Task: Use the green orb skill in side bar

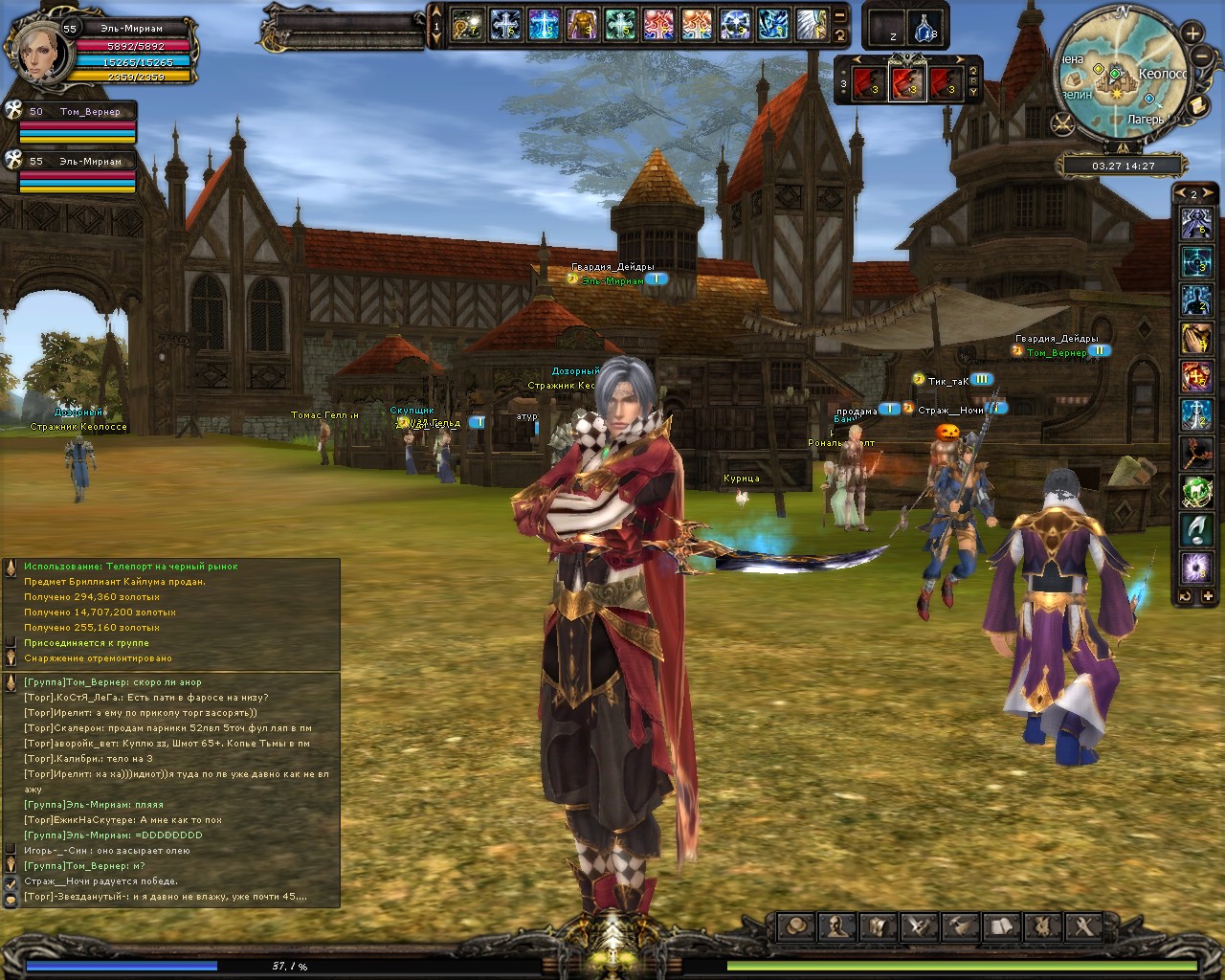Action: coord(1196,491)
